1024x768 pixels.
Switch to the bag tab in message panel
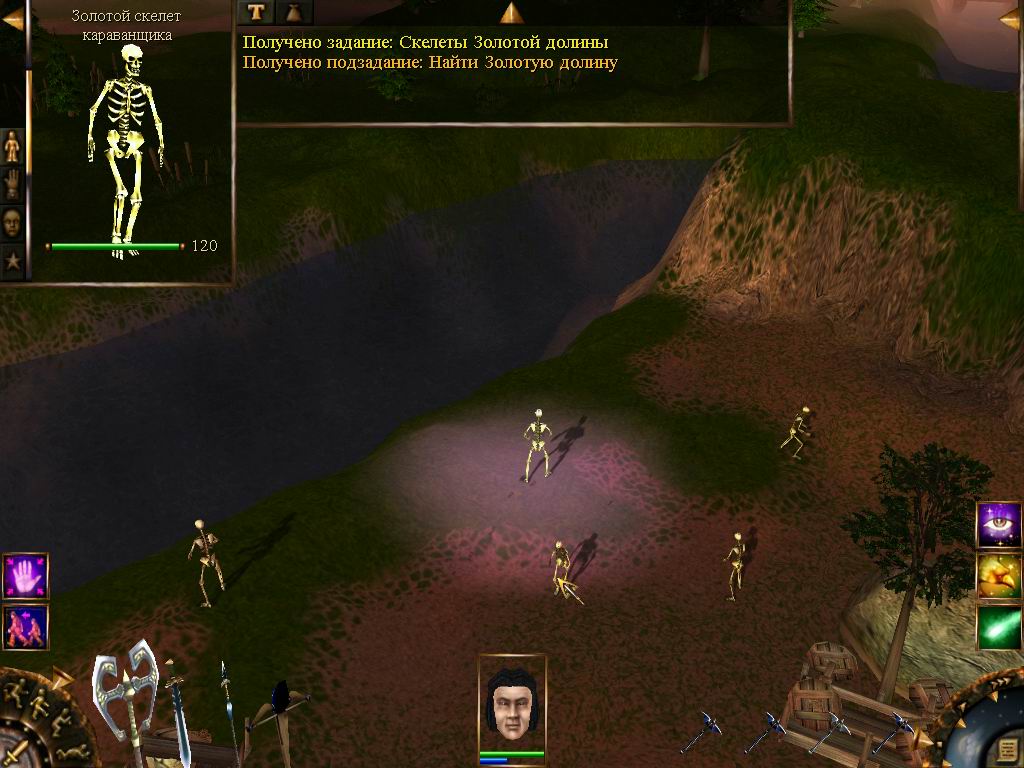pos(294,12)
